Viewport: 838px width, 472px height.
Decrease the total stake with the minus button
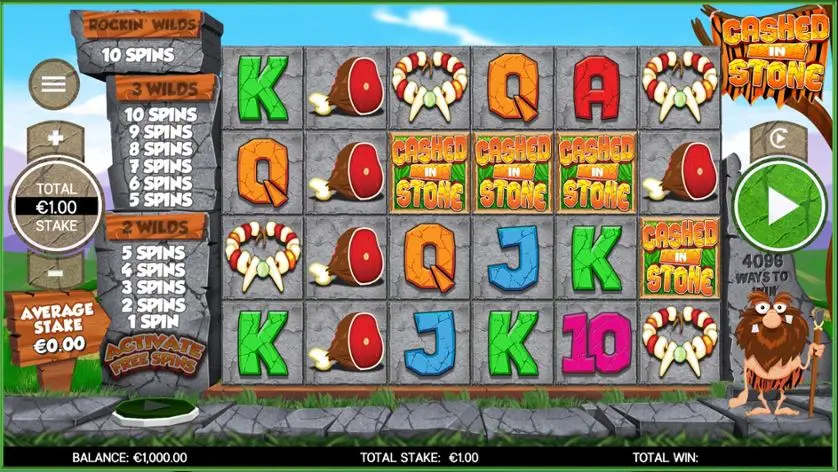[x=55, y=272]
